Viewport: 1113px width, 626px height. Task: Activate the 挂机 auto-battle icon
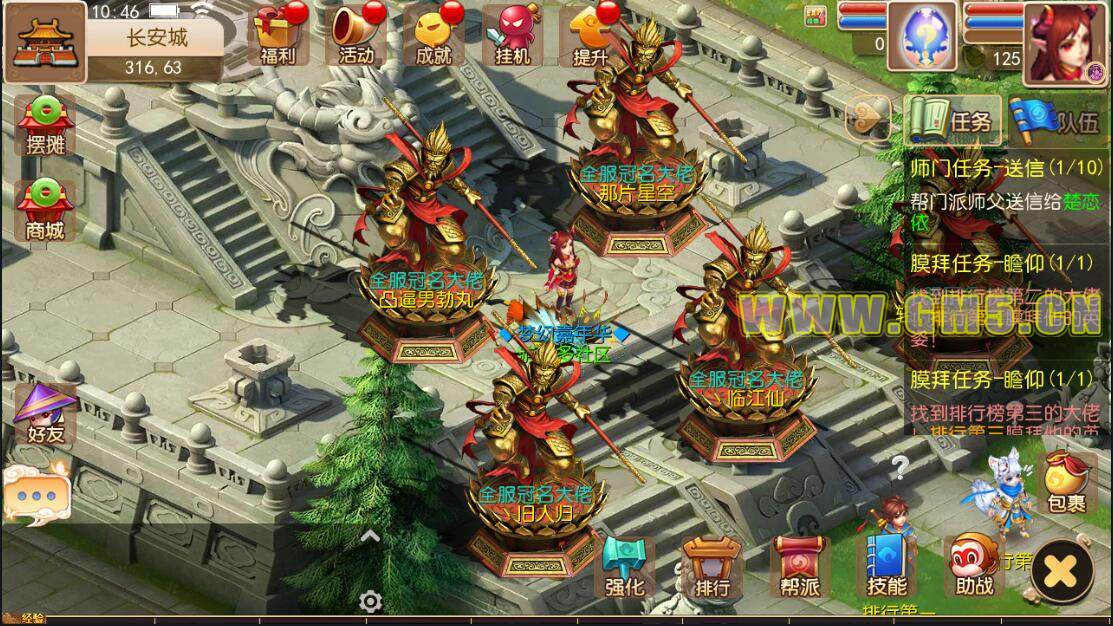click(x=511, y=35)
